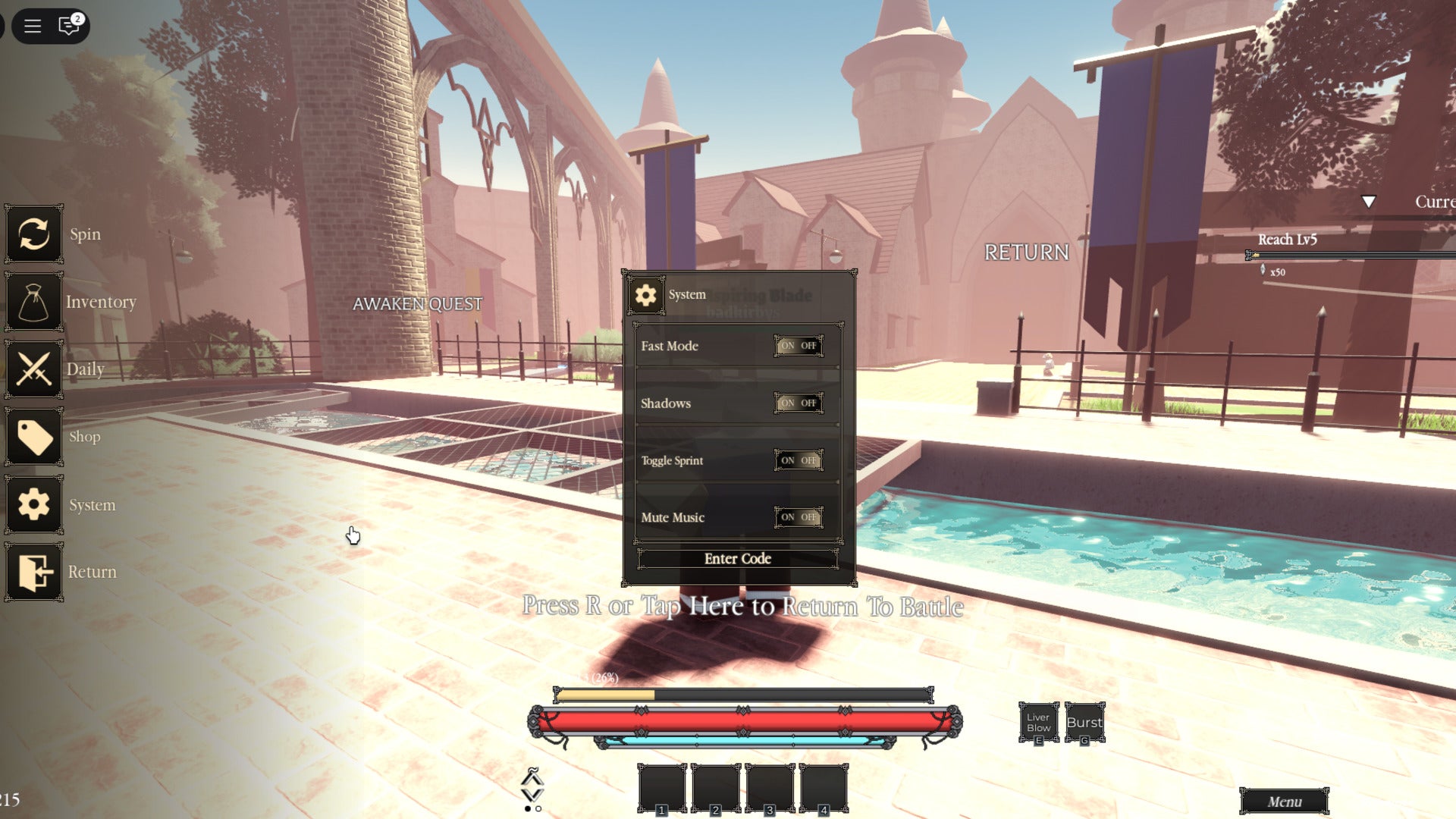Click the Enter Code button
Viewport: 1456px width, 819px height.
(737, 559)
